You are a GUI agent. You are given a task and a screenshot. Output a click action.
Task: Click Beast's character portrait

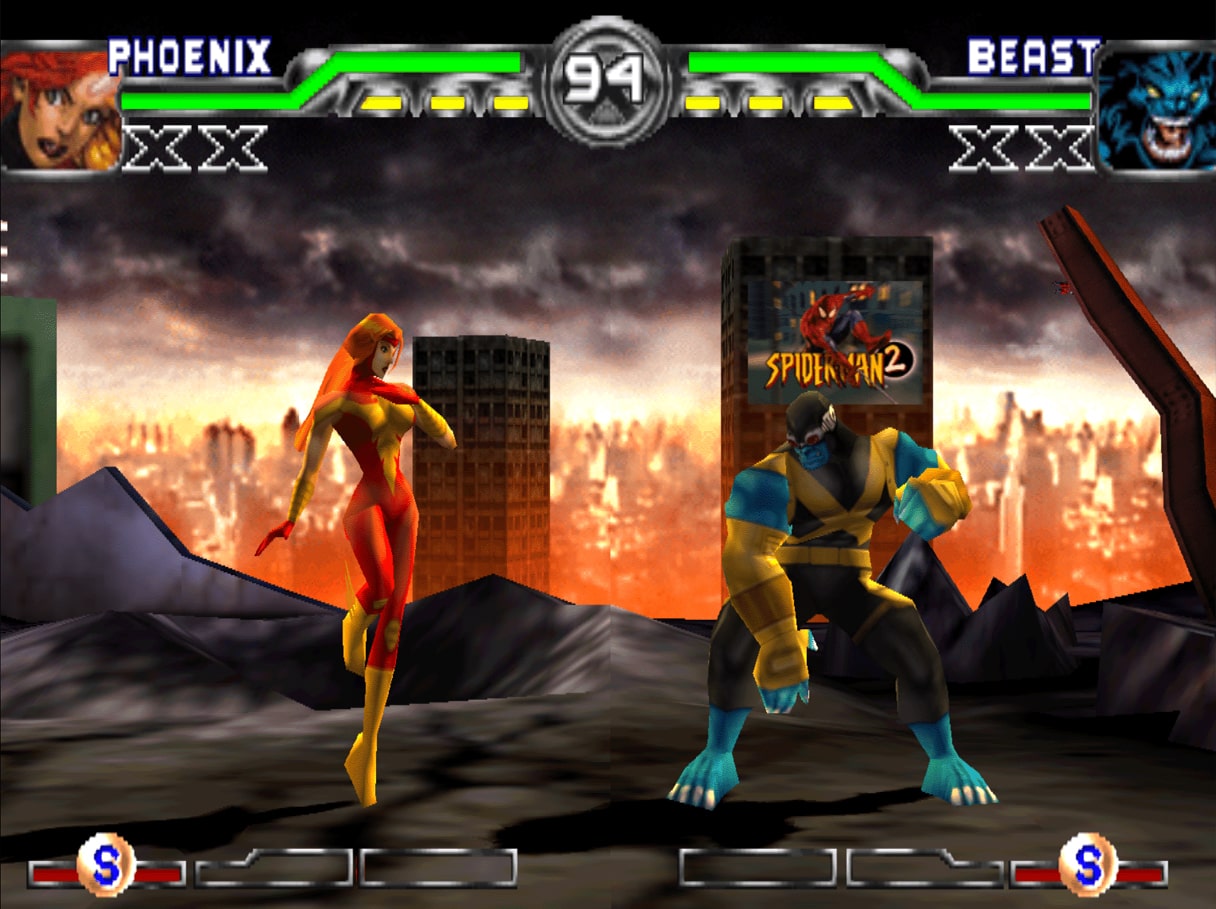click(1155, 109)
